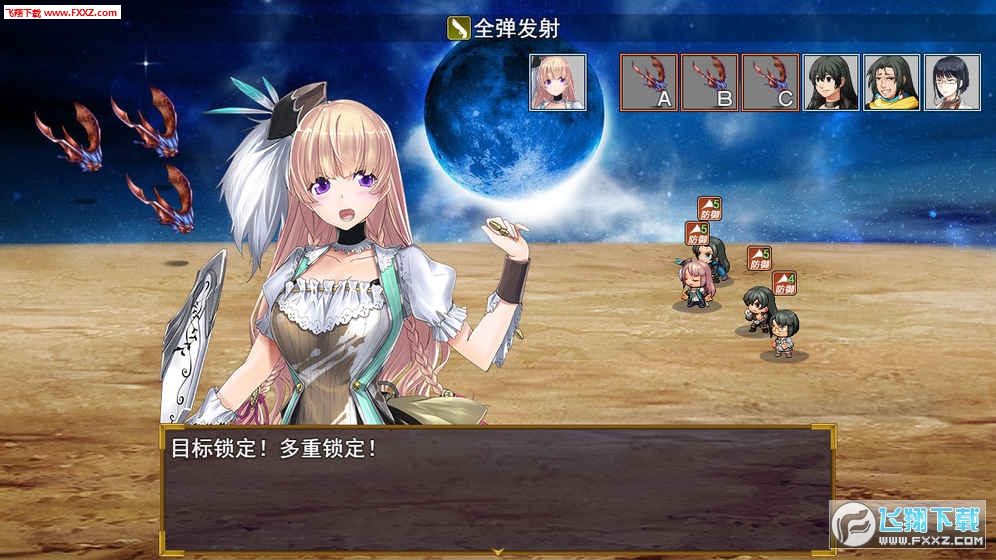Select the blonde girl's turn order portrait
The height and width of the screenshot is (560, 996).
pyautogui.click(x=558, y=82)
